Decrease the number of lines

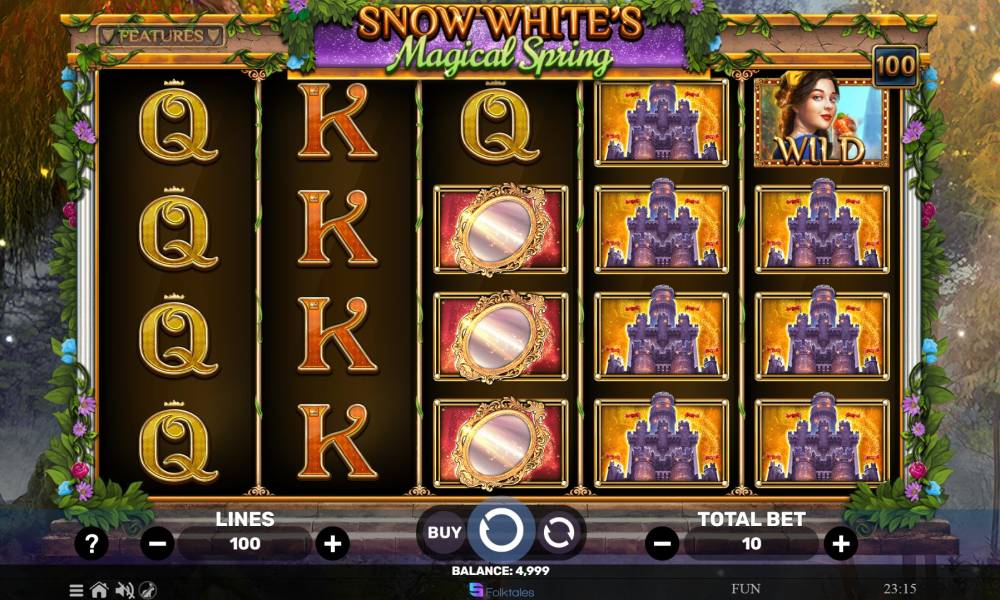tap(157, 544)
